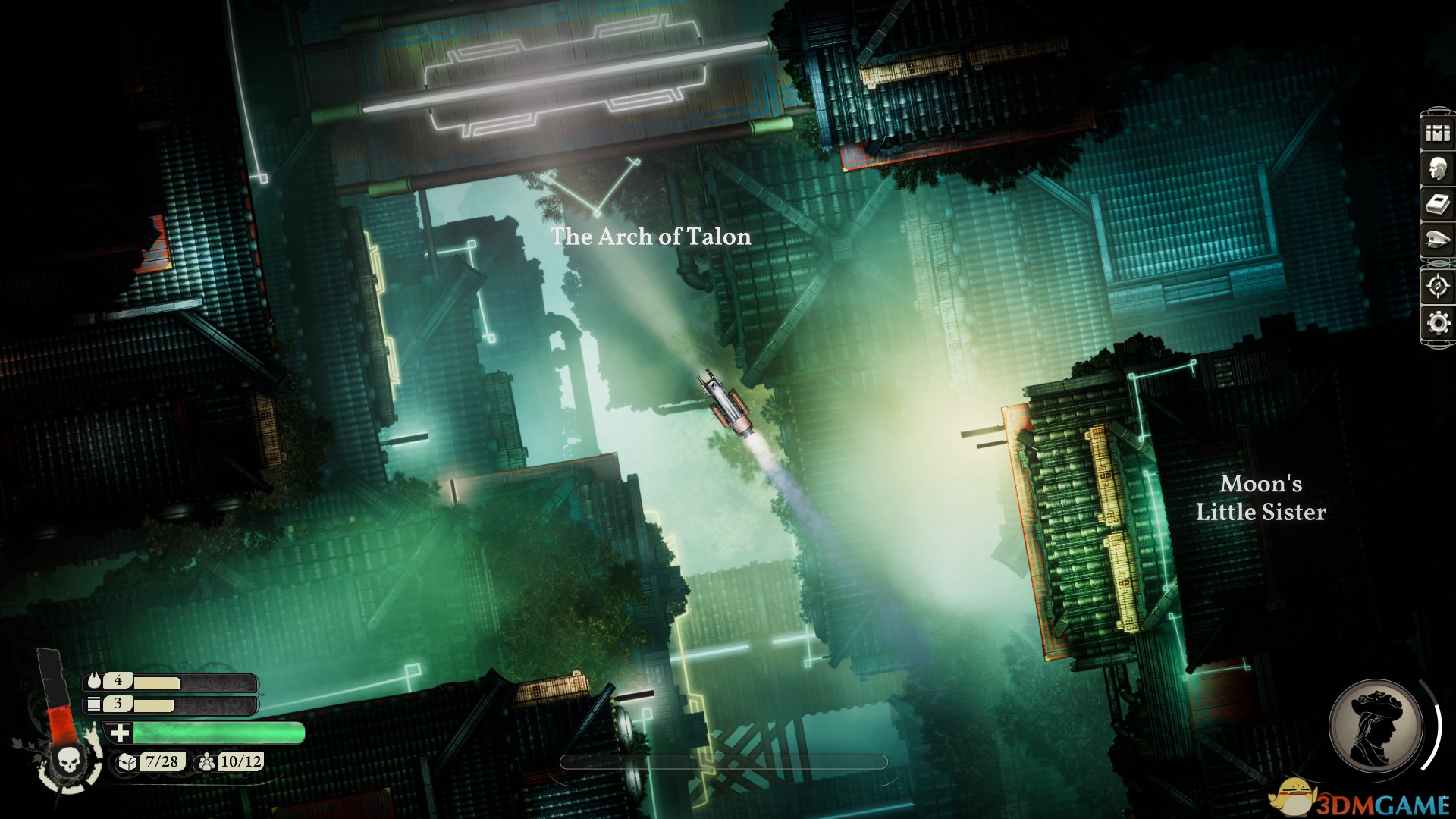Open the hold inventory panel
Screen dimensions: 1456x819
tap(1436, 135)
